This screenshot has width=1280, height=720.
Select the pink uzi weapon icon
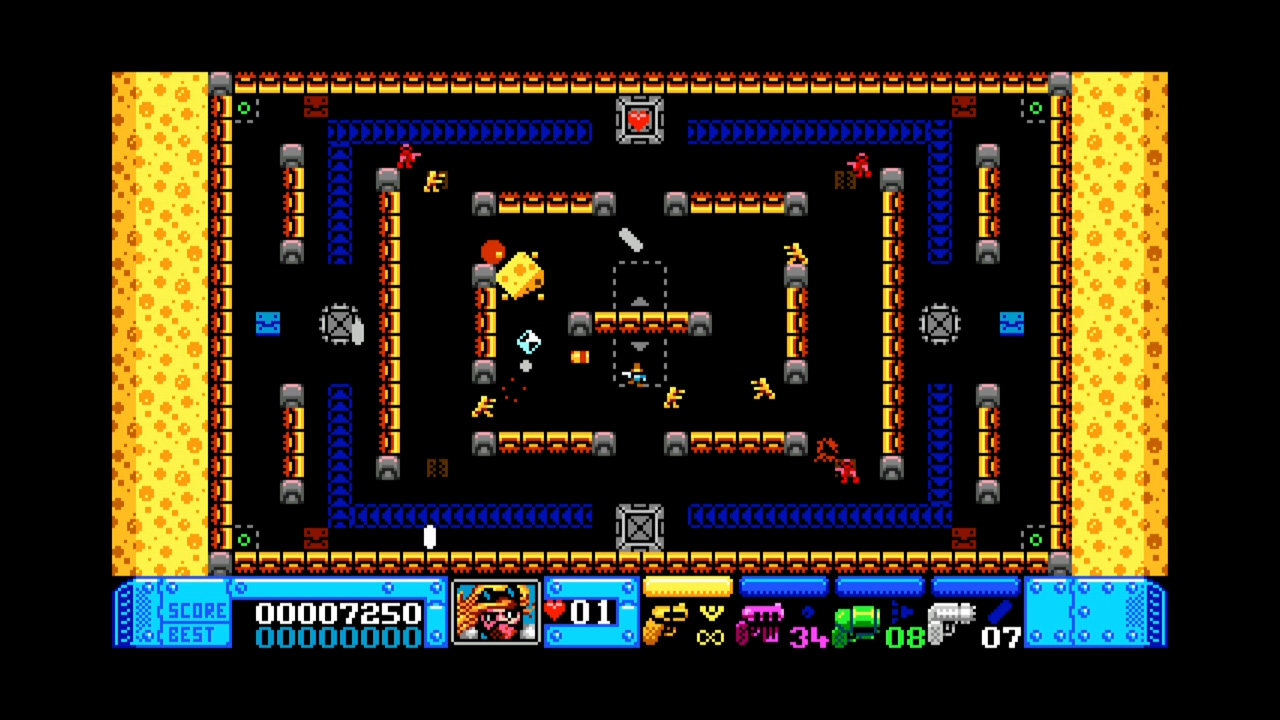coord(762,622)
